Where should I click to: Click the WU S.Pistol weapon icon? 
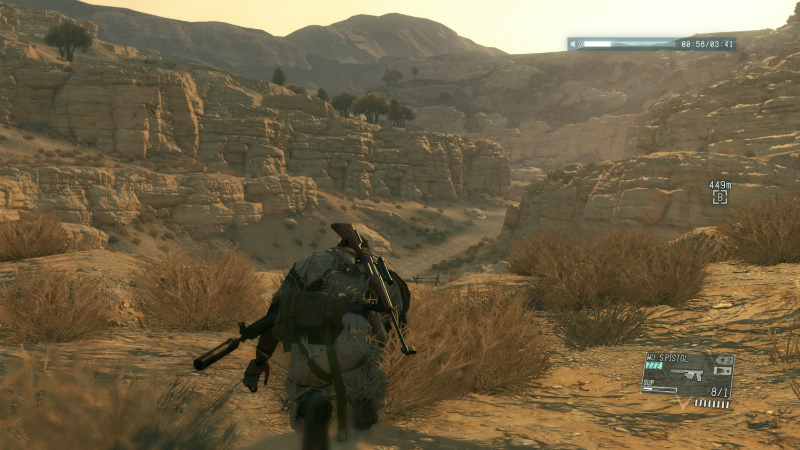coord(686,374)
